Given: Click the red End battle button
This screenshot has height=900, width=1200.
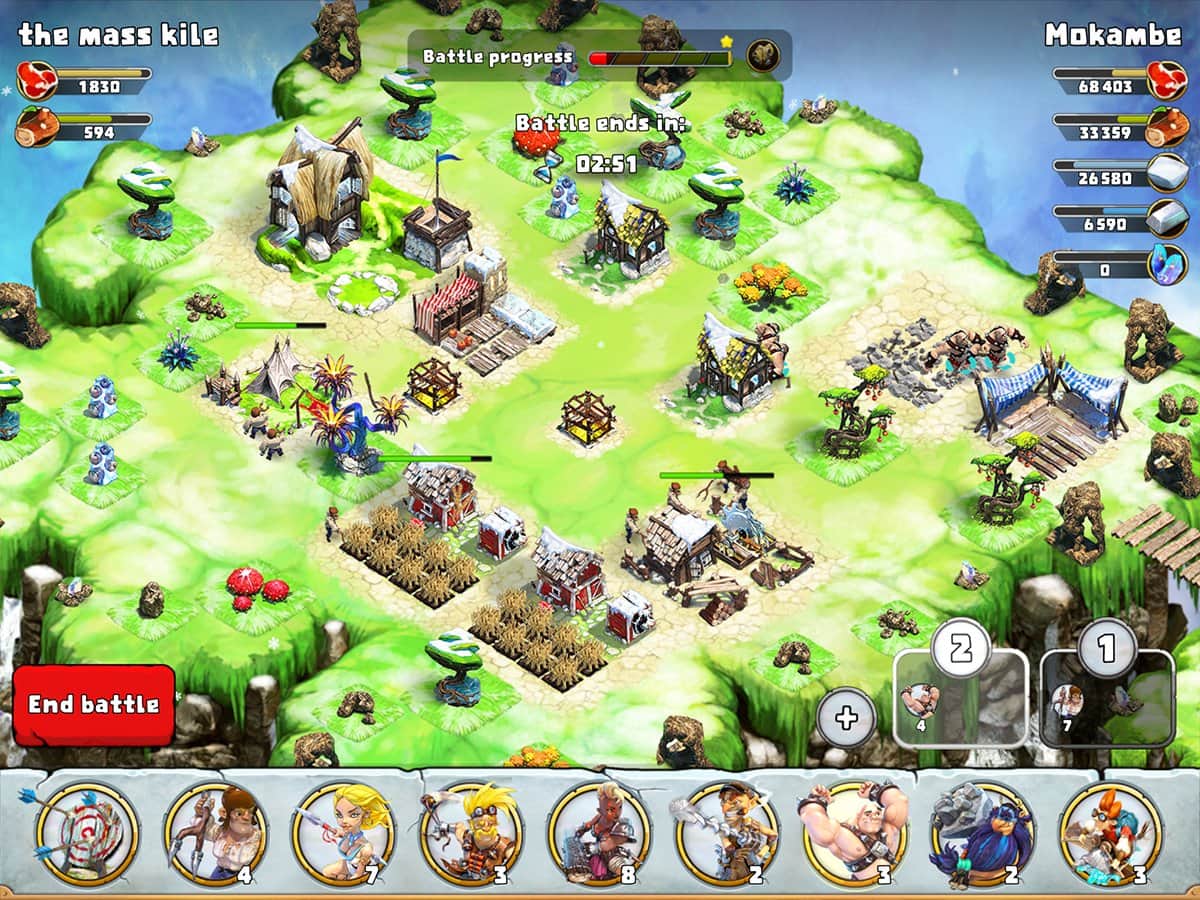Looking at the screenshot, I should [93, 704].
